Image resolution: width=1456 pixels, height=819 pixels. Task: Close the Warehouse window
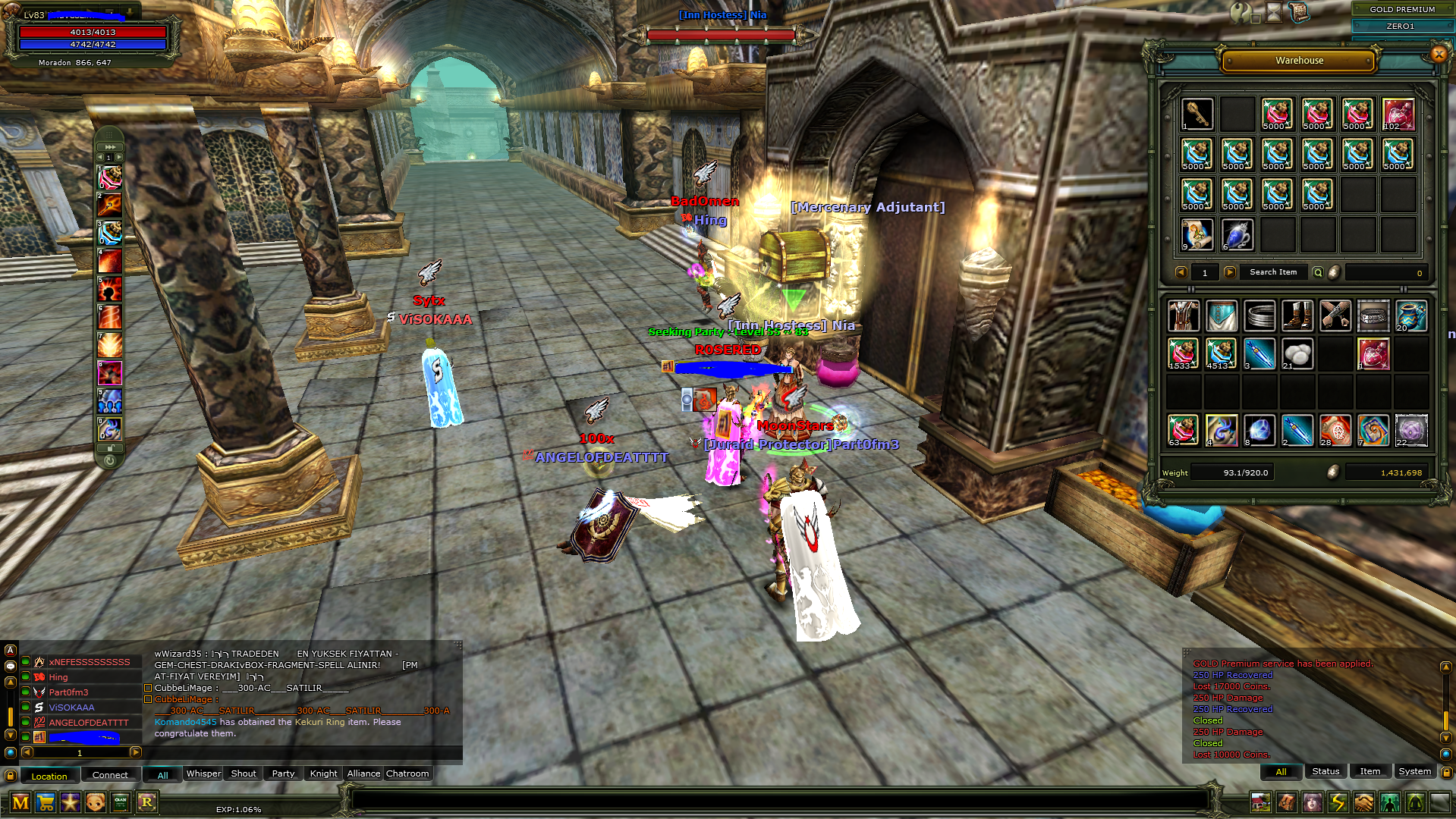(x=1439, y=54)
